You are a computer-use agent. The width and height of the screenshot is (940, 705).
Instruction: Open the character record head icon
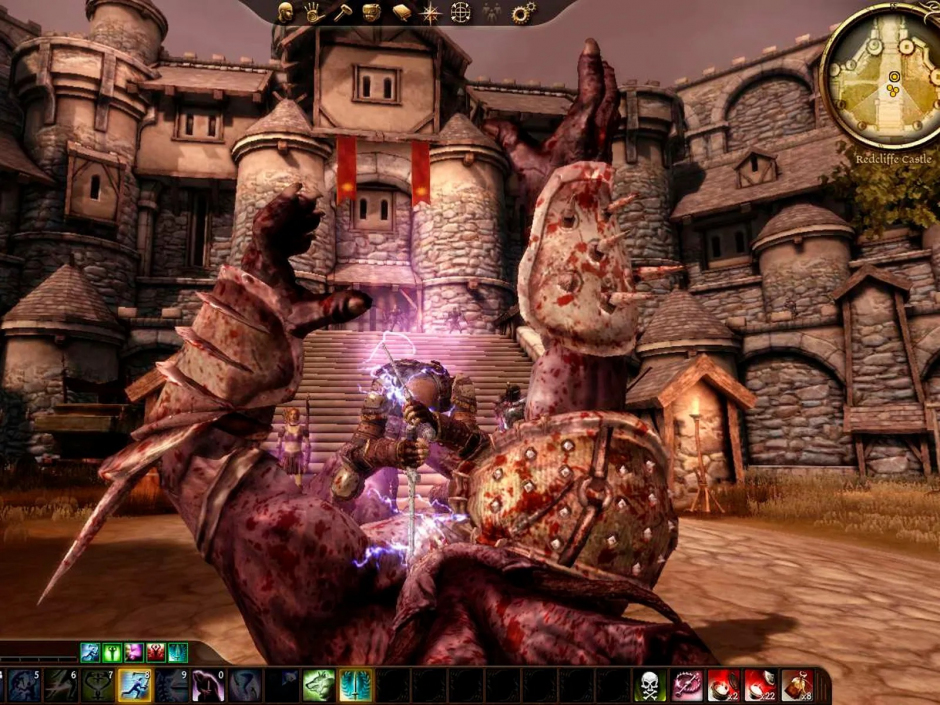tap(285, 13)
